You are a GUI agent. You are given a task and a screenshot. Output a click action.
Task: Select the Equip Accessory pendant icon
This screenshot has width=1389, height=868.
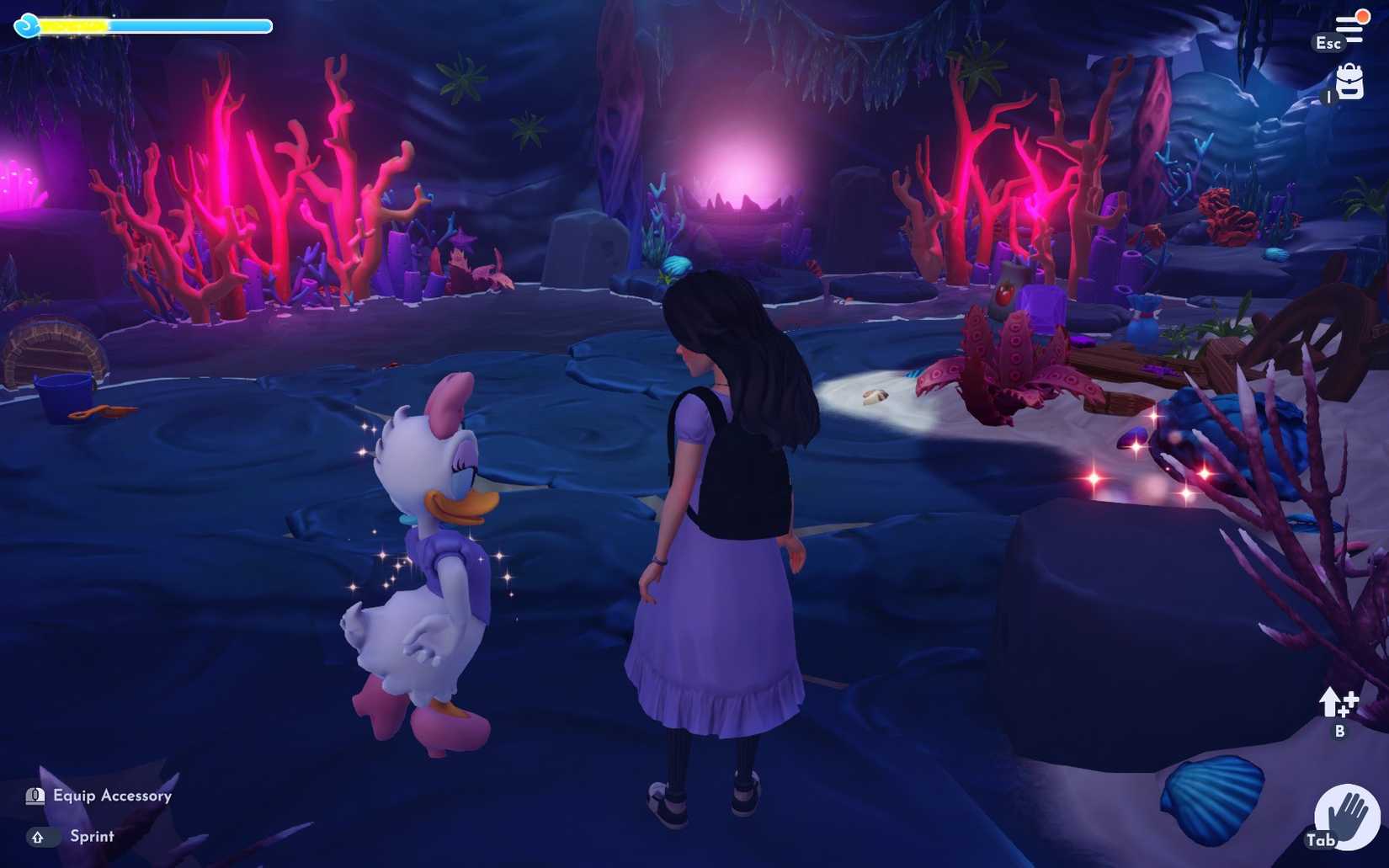(x=34, y=796)
